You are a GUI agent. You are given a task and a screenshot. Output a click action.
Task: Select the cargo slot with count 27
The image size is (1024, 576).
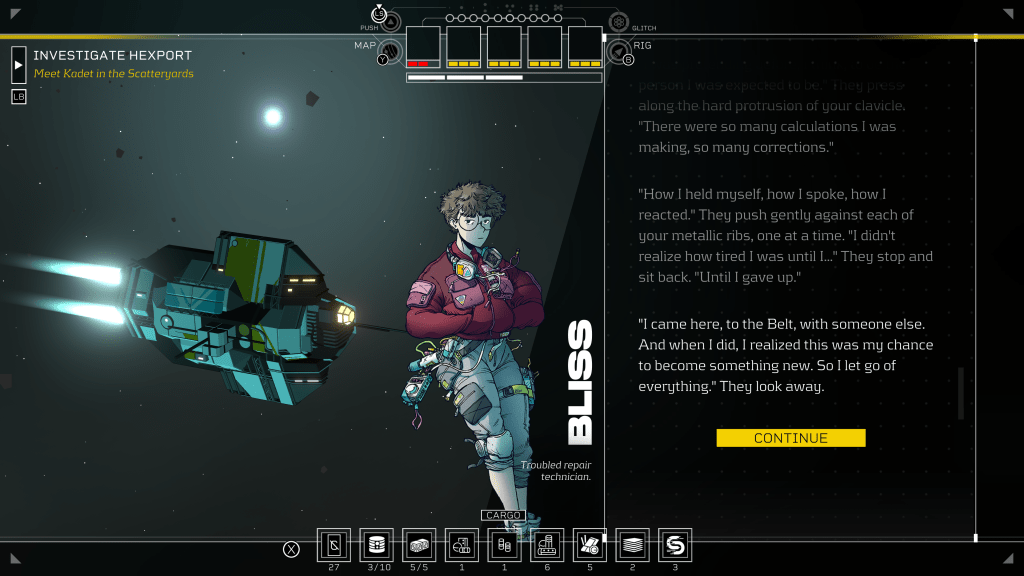point(334,545)
